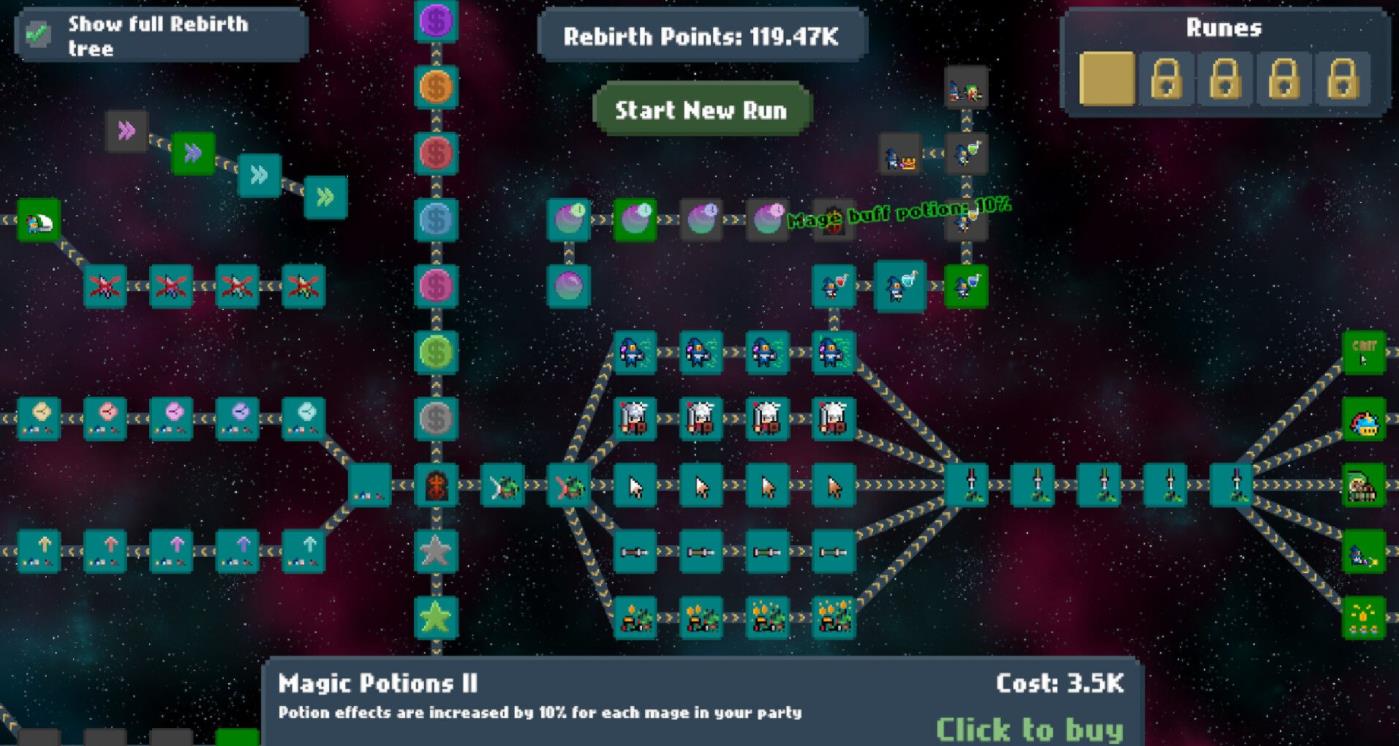Choose the red beetle node in the coin column
Screen dimensions: 1399x746
[436, 485]
